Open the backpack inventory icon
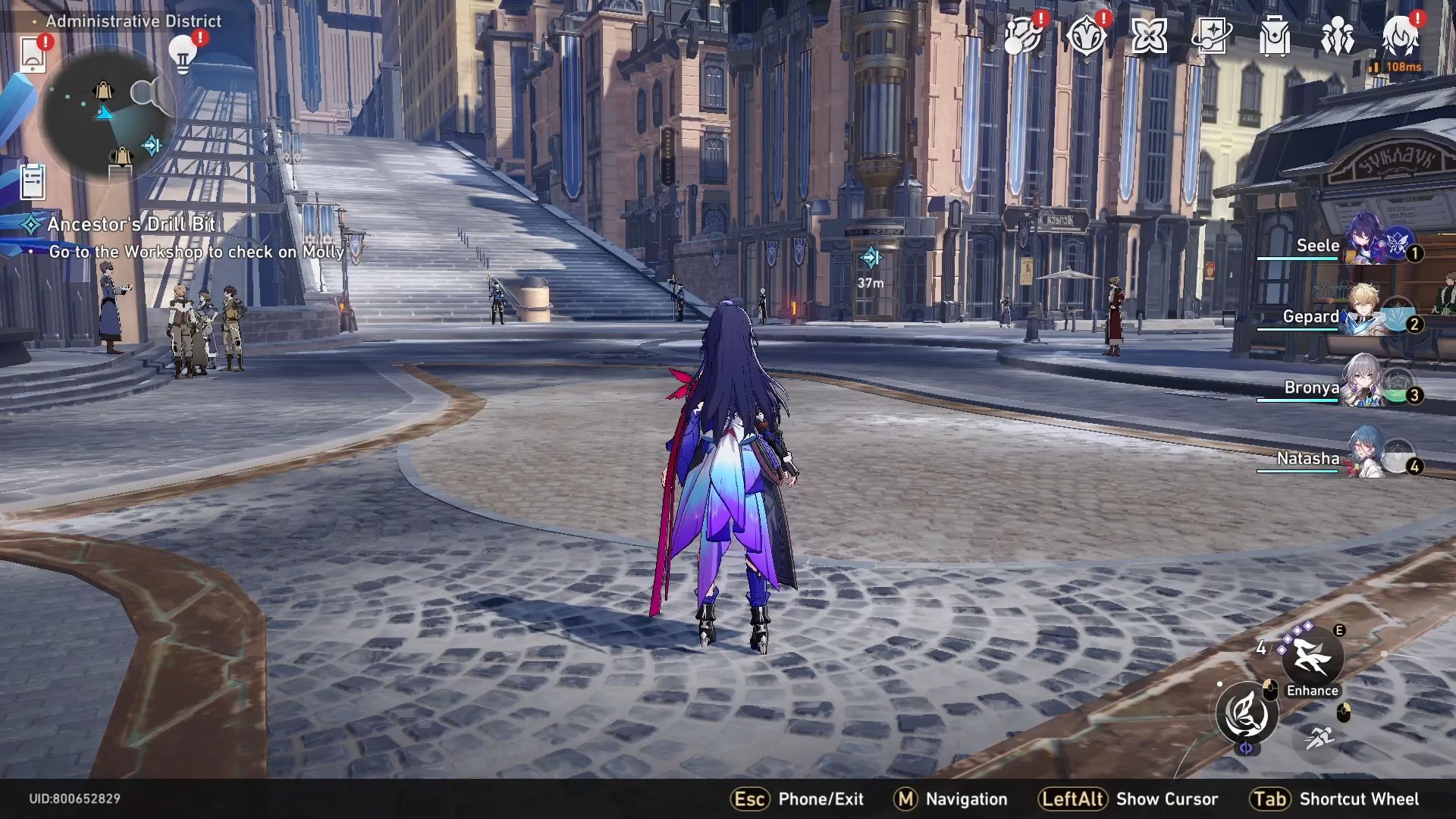The image size is (1456, 819). (1274, 36)
